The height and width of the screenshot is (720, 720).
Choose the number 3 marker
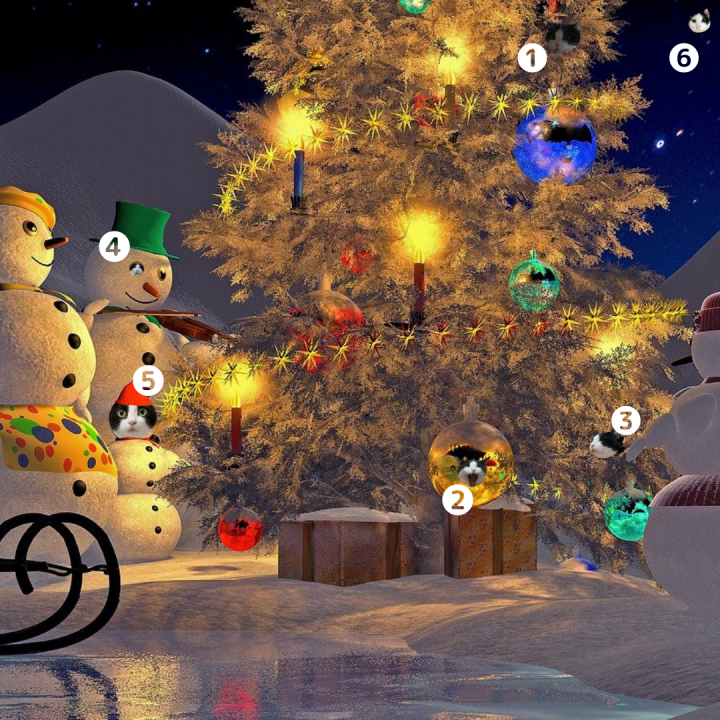click(x=625, y=420)
